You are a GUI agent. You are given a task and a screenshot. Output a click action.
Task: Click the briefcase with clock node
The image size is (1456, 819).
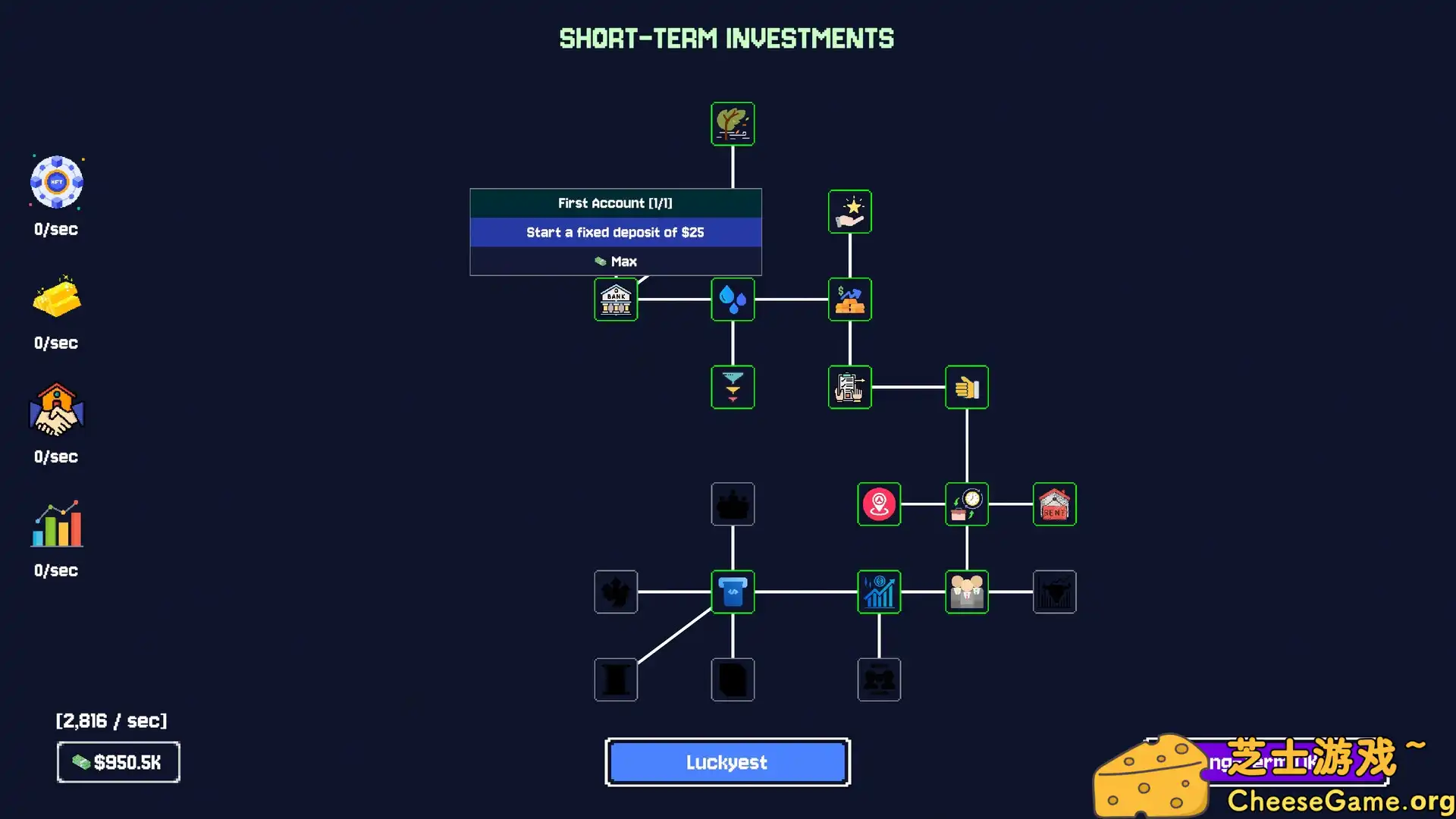[x=967, y=504]
